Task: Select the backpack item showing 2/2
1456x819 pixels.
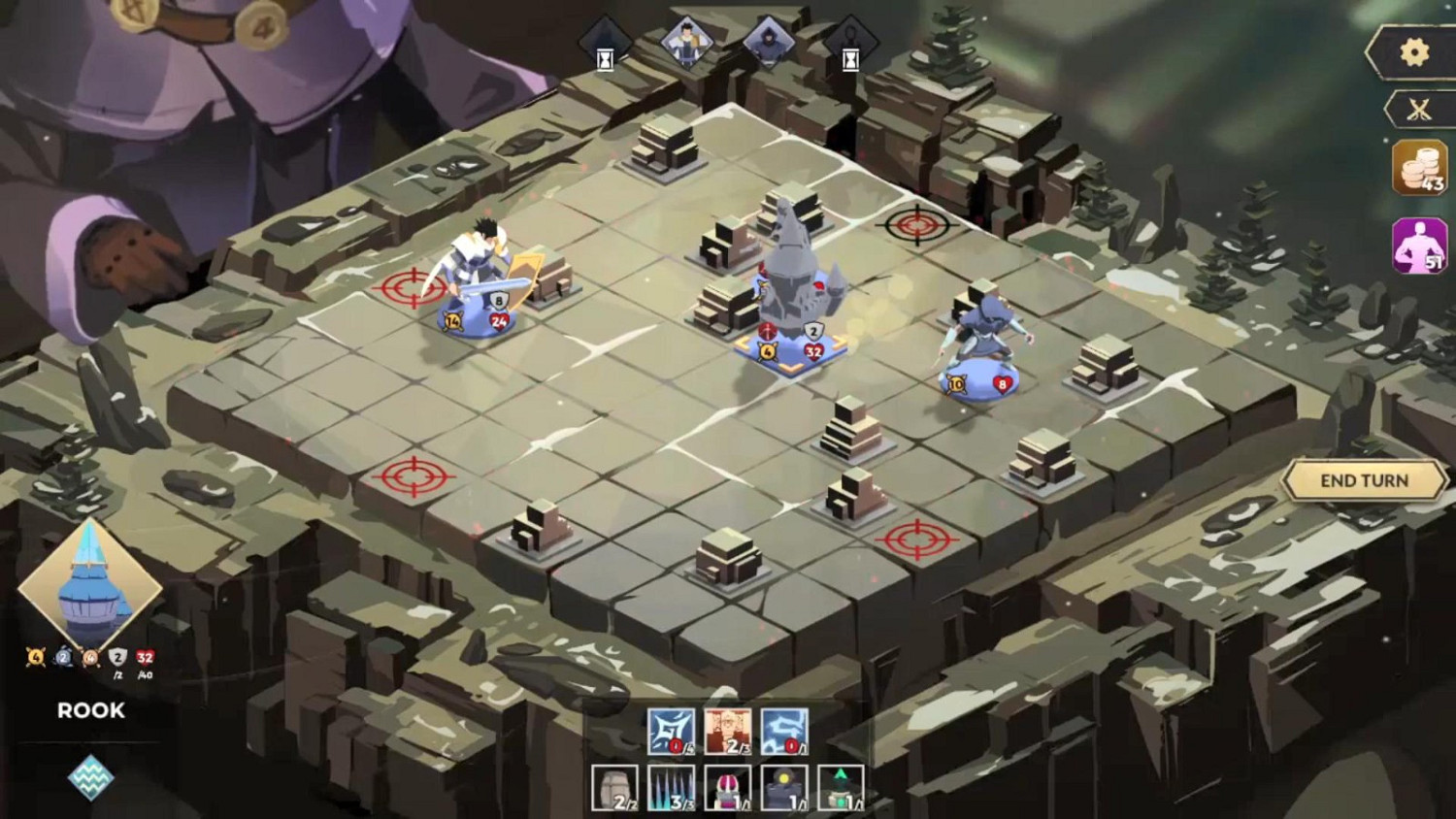Action: coord(614,789)
